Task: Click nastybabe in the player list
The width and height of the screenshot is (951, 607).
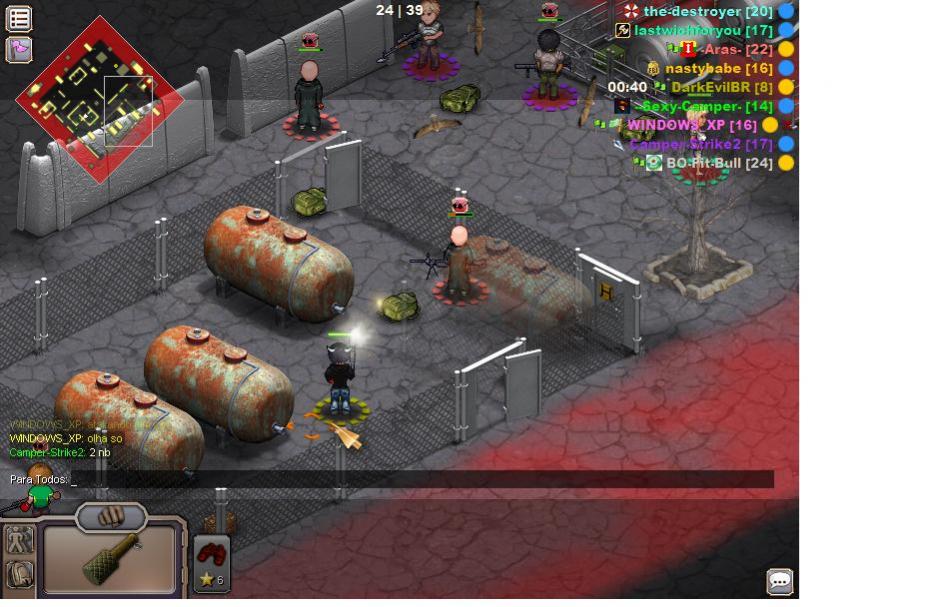Action: pyautogui.click(x=718, y=68)
